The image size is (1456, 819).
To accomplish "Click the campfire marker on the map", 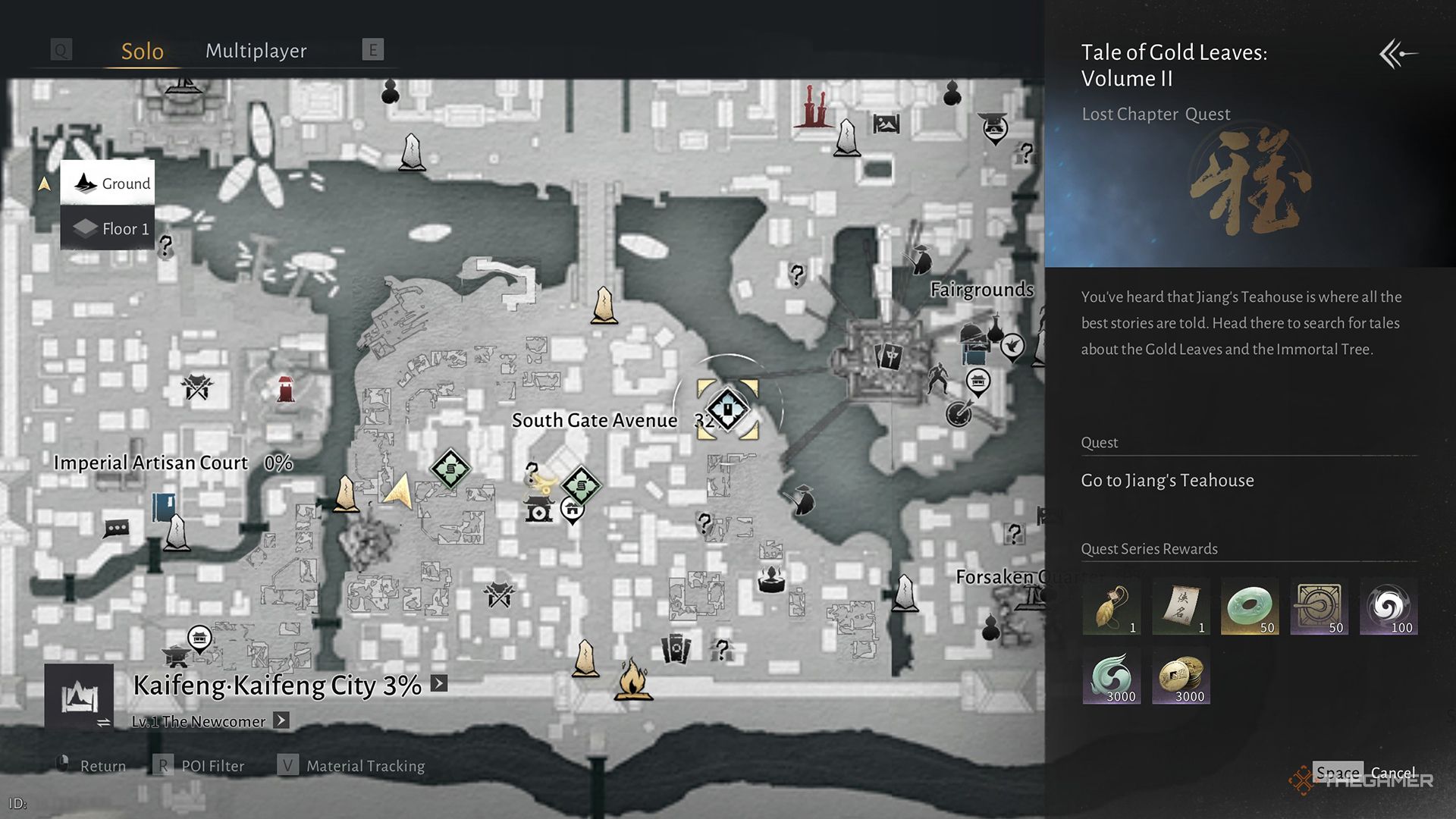I will 633,679.
